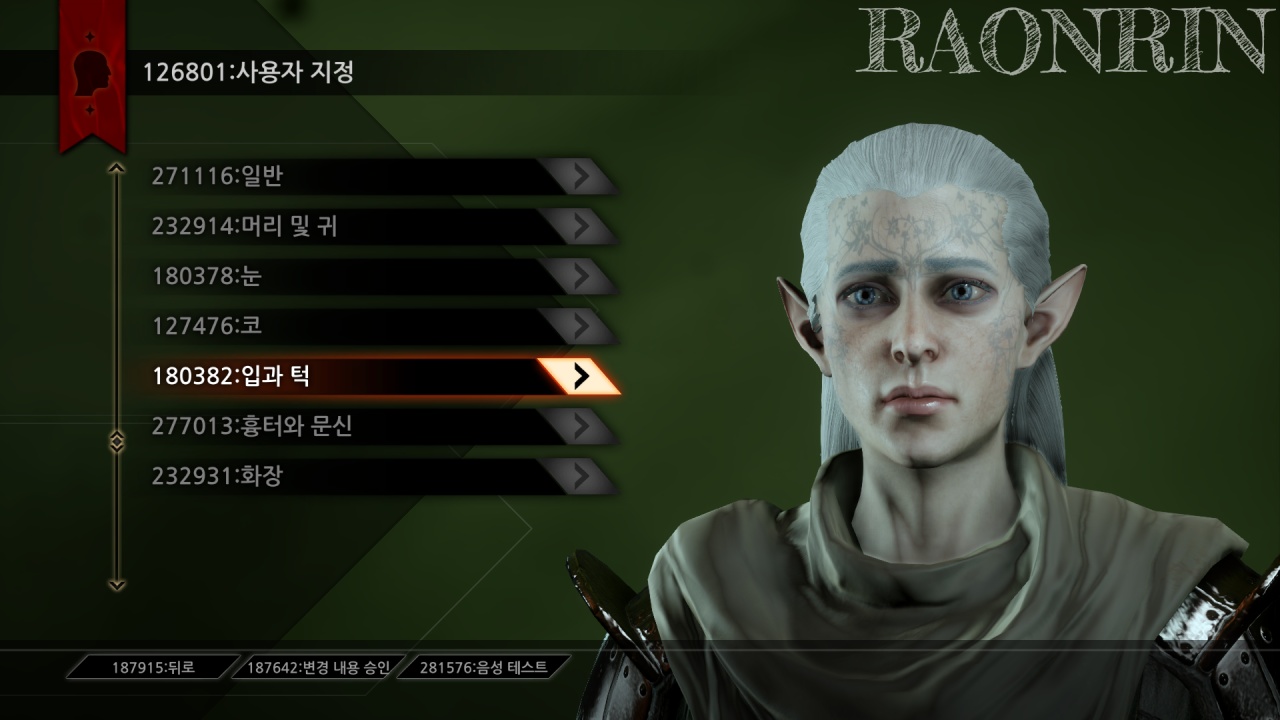
Task: Select the 277013:흉터와 문신 row
Action: point(380,427)
